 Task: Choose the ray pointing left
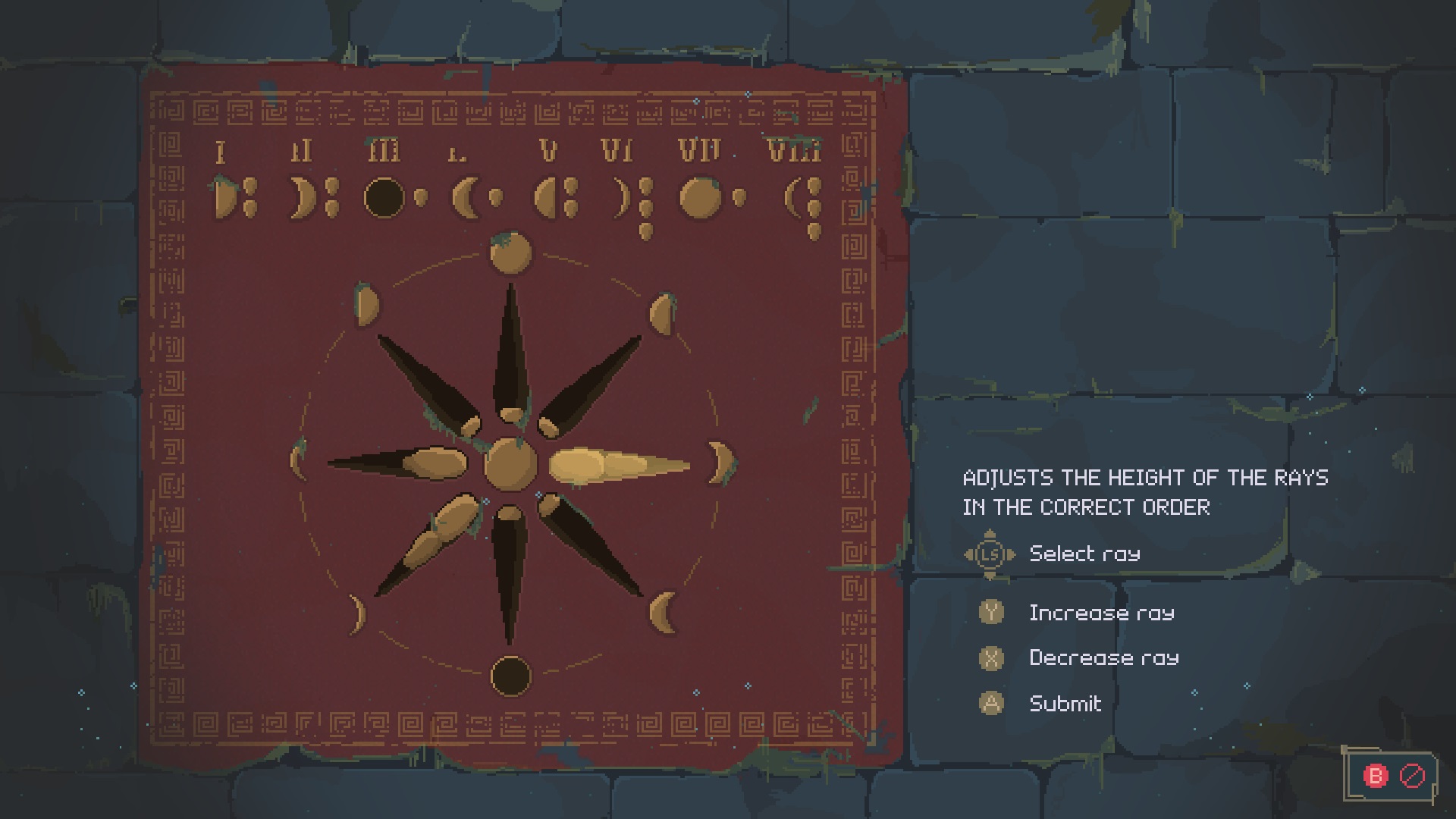[402, 463]
